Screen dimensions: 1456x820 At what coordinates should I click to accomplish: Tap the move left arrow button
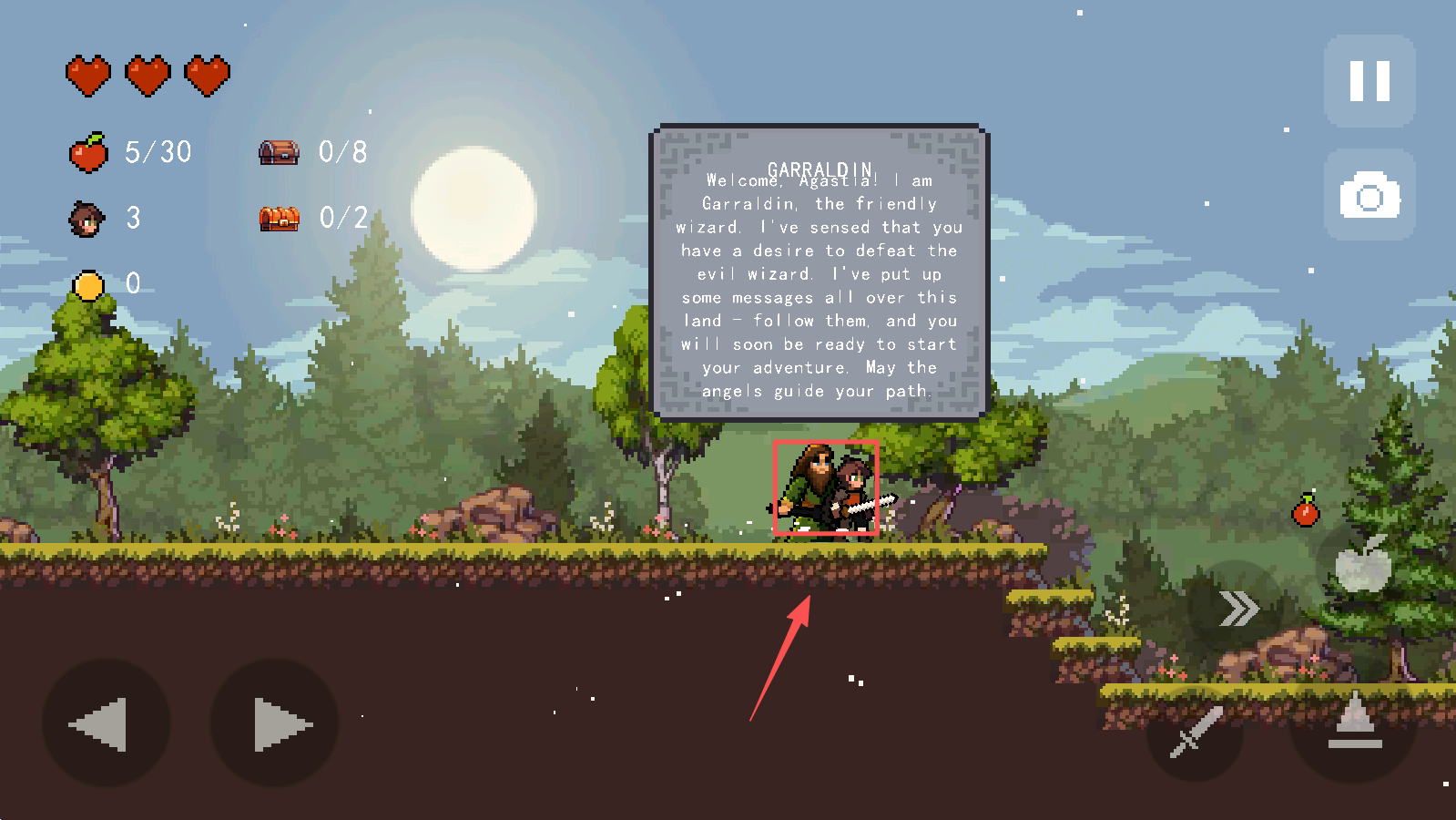pyautogui.click(x=105, y=723)
